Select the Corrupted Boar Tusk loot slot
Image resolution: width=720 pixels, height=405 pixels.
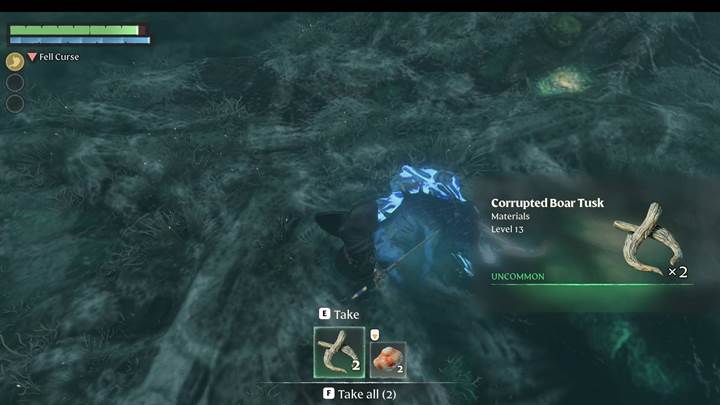click(x=339, y=353)
